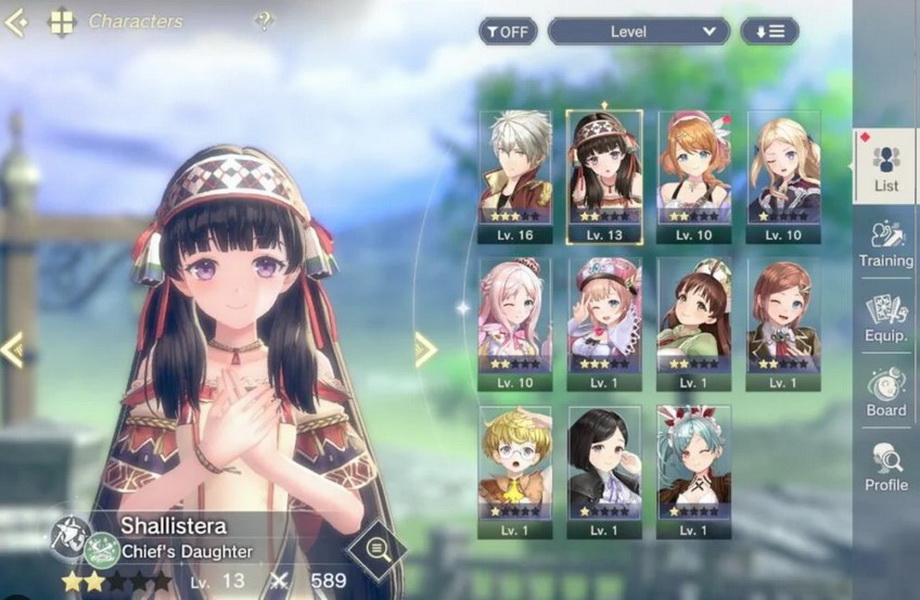This screenshot has width=920, height=600.
Task: Choose the blond boy with glasses card
Action: click(x=514, y=471)
